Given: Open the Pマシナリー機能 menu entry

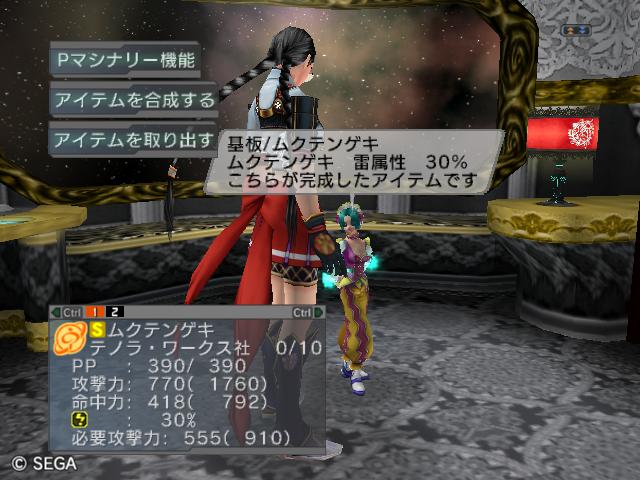Looking at the screenshot, I should tap(125, 58).
